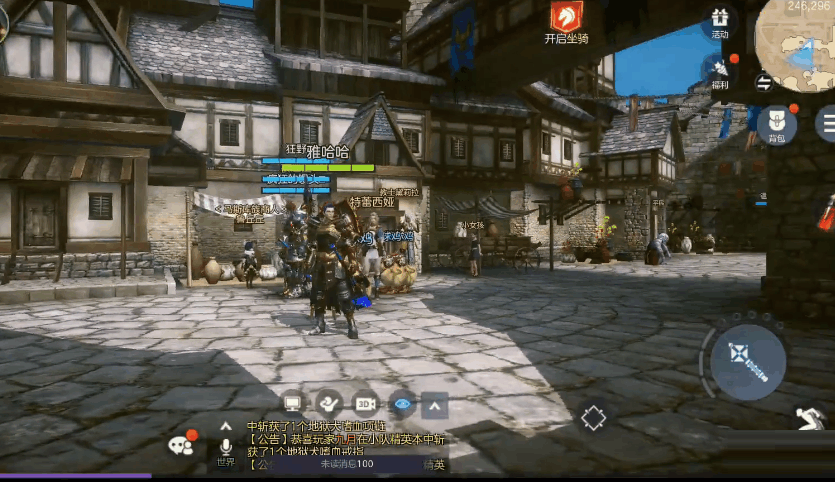Open the 背包 backpack

click(x=776, y=124)
